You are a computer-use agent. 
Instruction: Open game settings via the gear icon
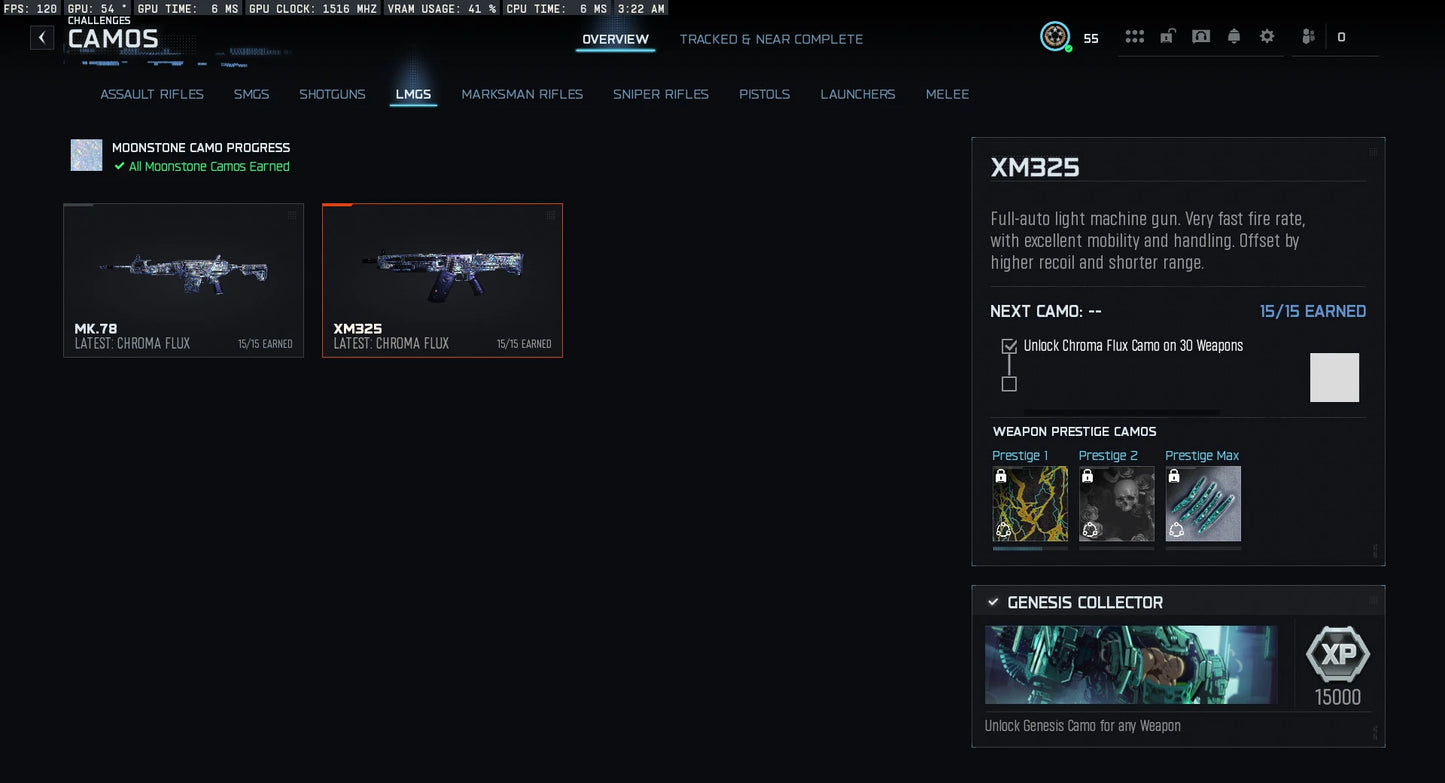point(1266,35)
